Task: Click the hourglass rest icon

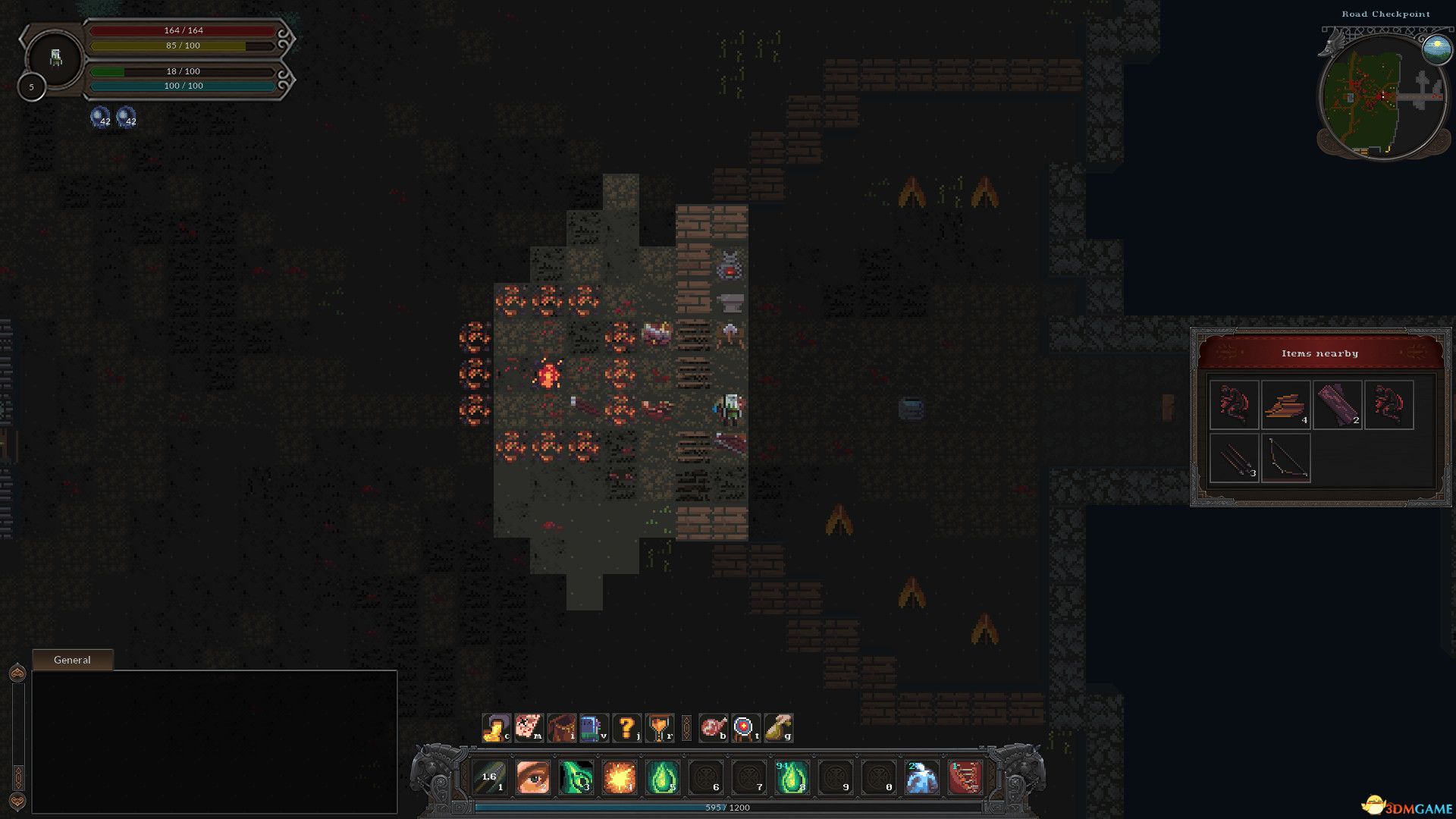Action: (x=659, y=728)
